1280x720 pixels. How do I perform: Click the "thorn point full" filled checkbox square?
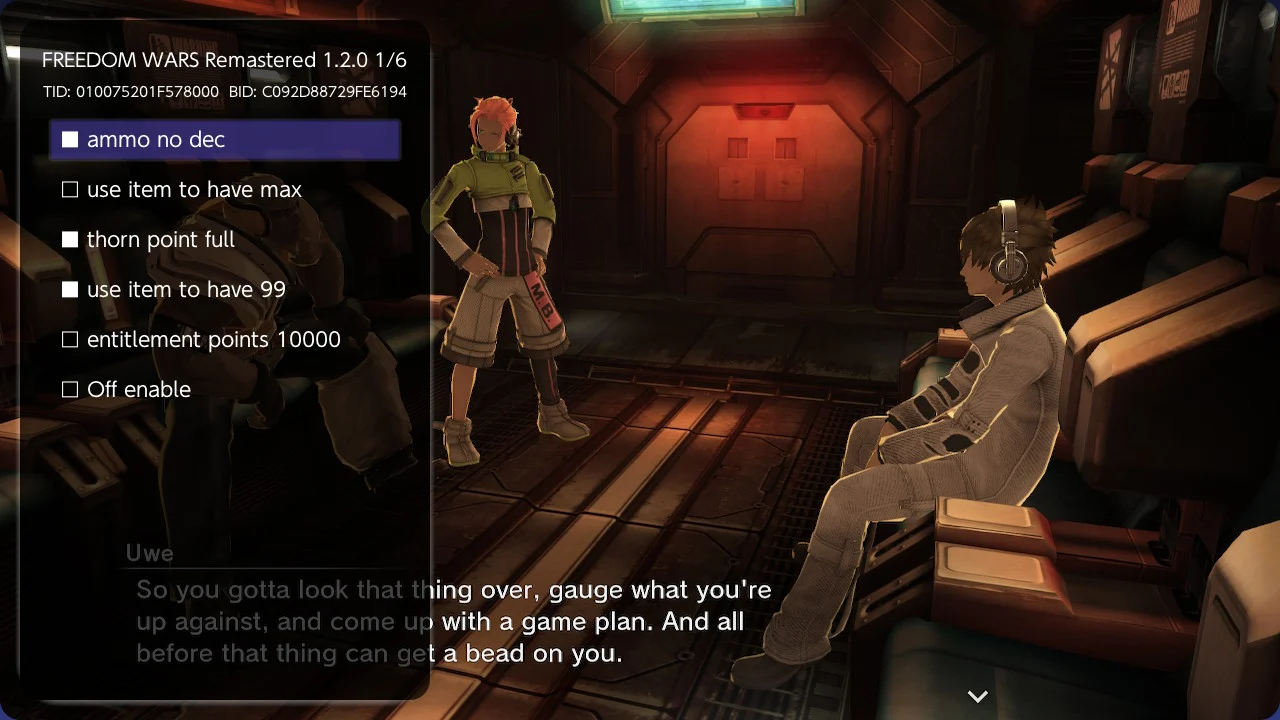pyautogui.click(x=70, y=239)
